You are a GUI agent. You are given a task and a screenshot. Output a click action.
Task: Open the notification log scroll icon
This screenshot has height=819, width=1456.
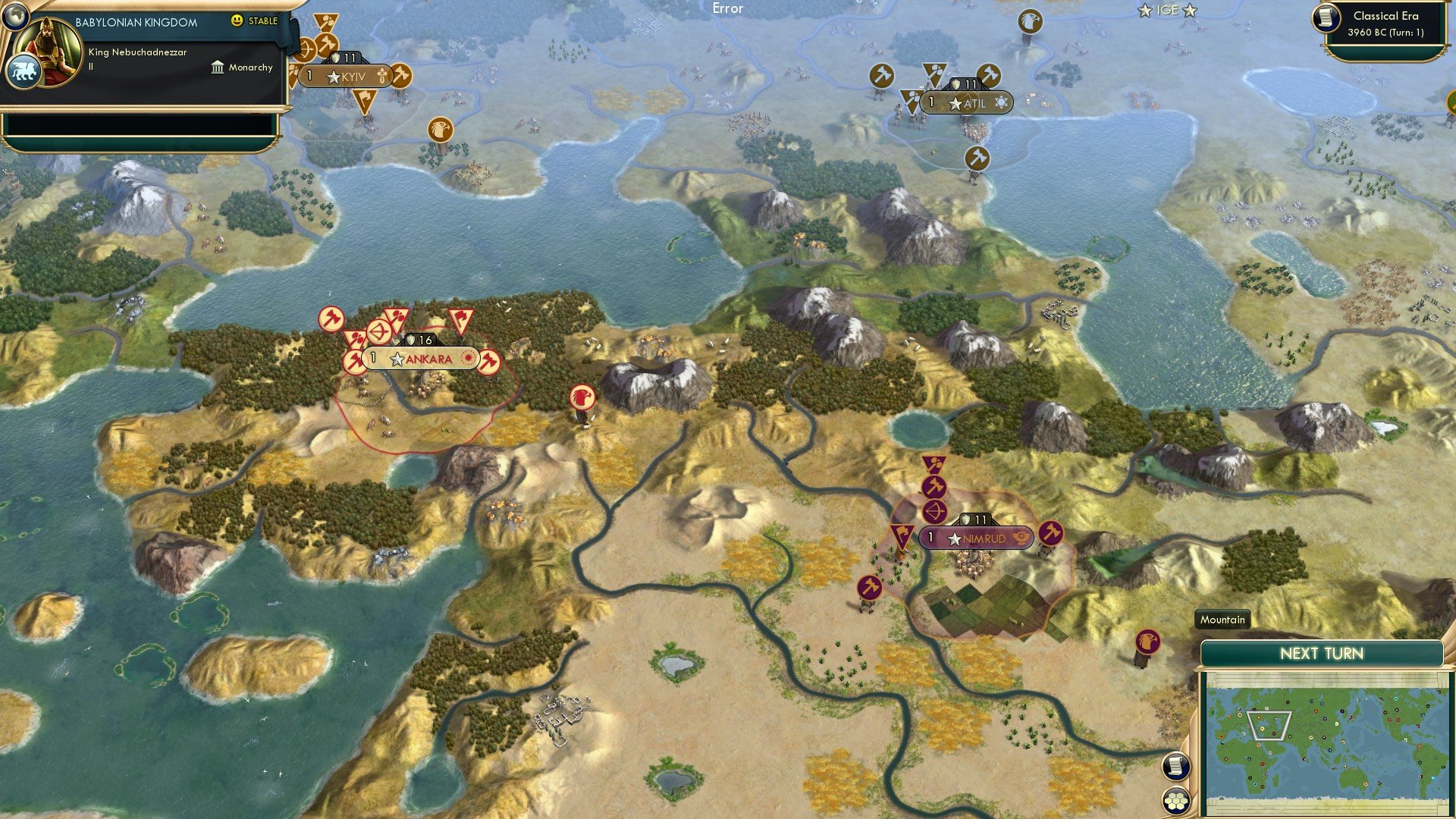pos(1175,767)
